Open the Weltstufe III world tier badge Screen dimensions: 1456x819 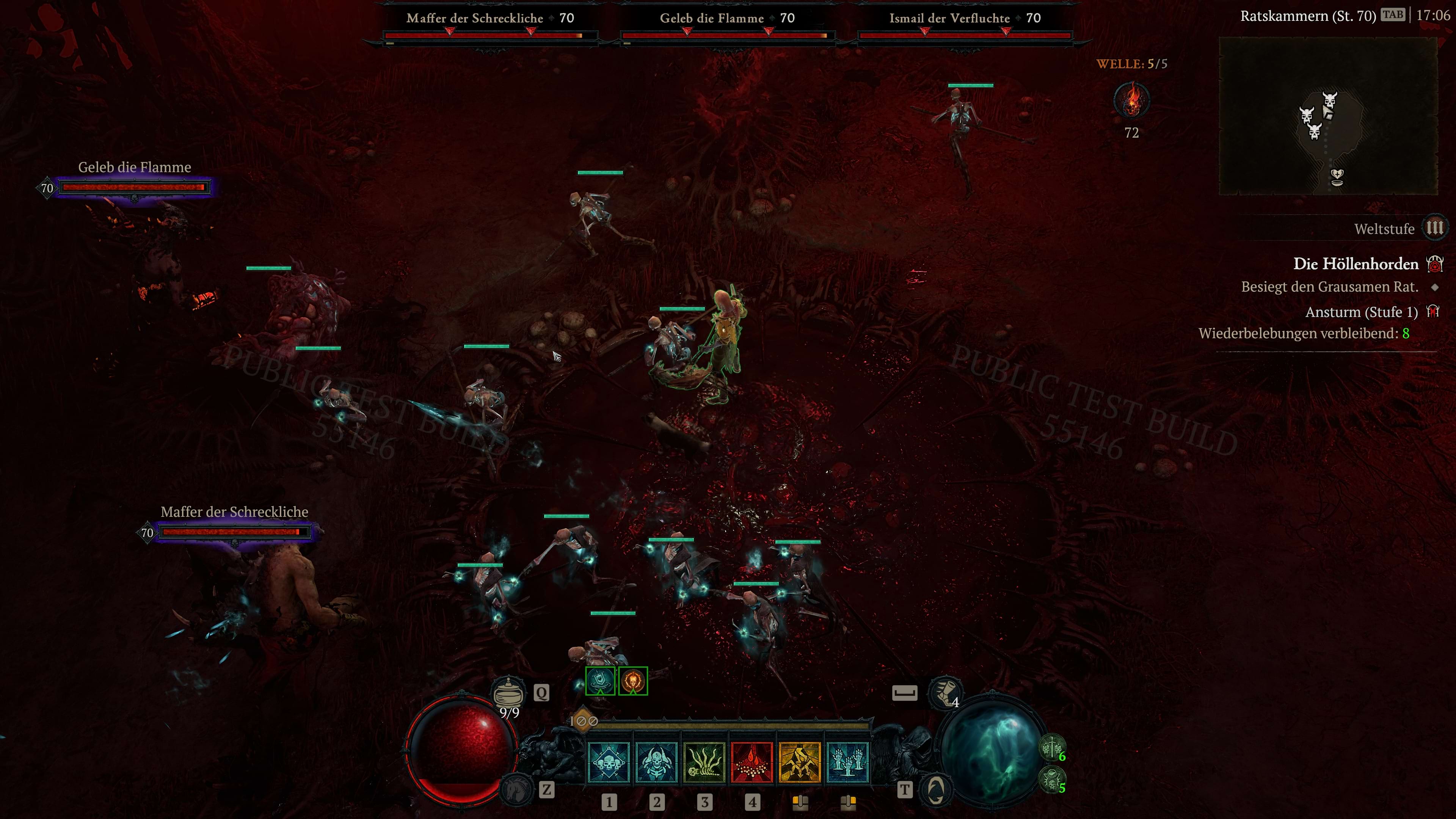[x=1434, y=228]
